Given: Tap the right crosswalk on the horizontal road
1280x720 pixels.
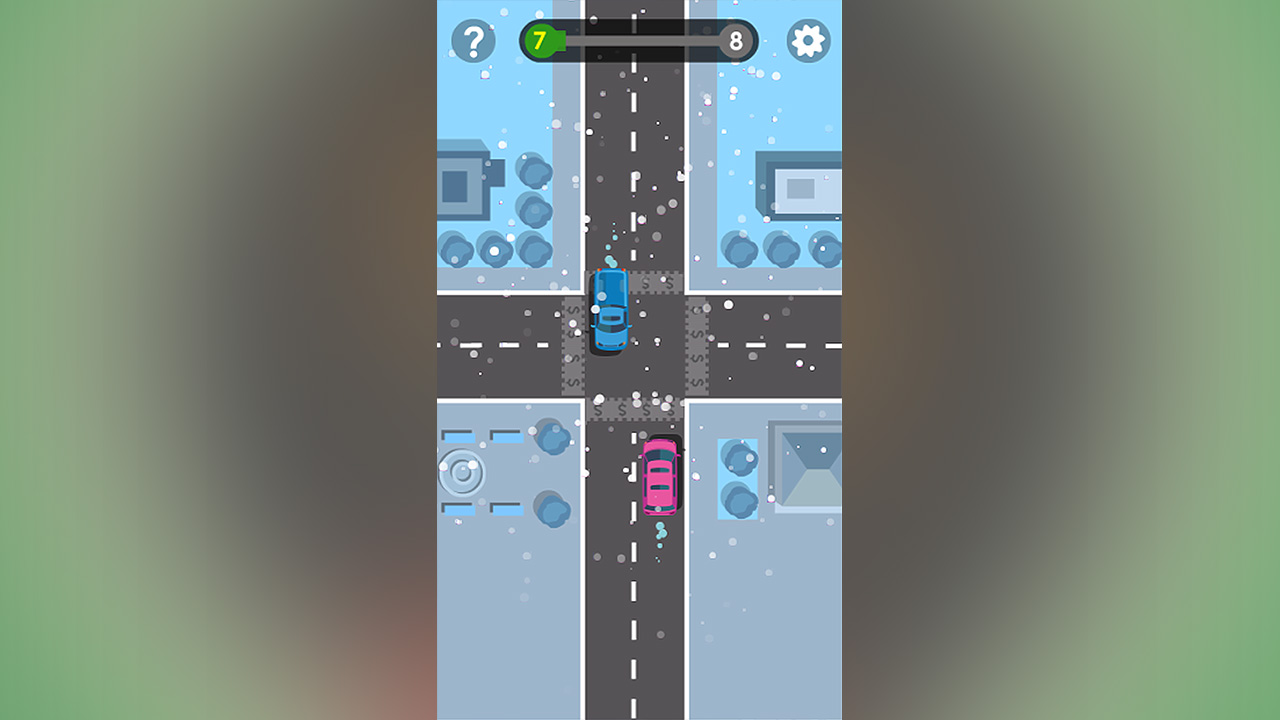Looking at the screenshot, I should pos(695,345).
